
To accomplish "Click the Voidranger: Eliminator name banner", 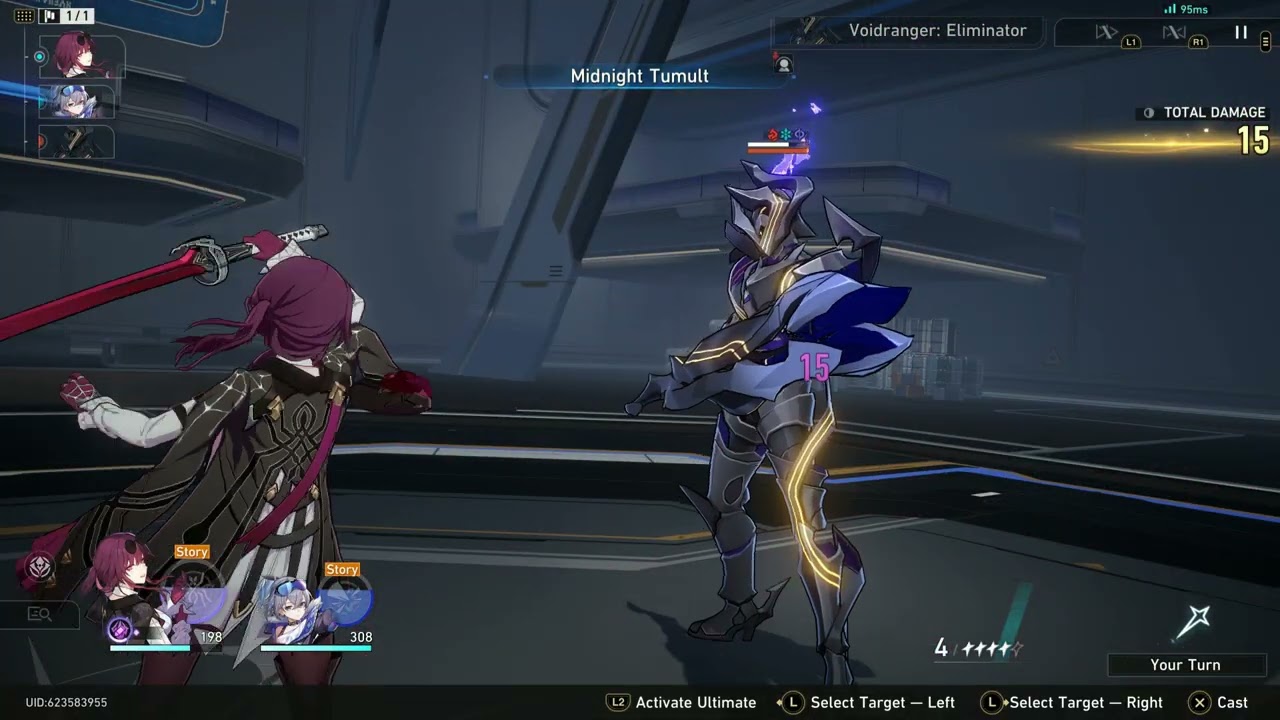I will [936, 31].
